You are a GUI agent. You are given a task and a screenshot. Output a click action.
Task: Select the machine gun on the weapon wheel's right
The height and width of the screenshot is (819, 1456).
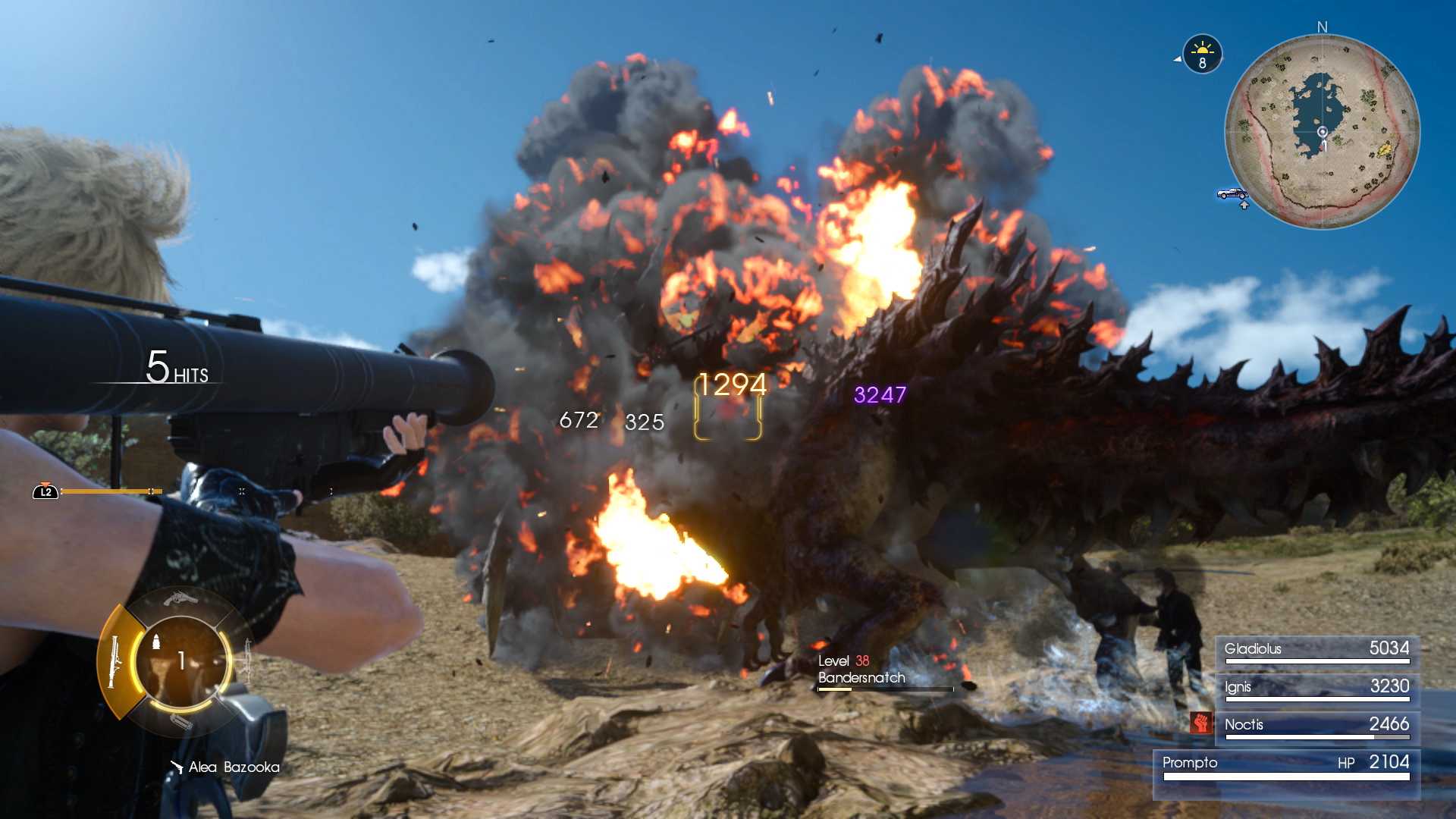pyautogui.click(x=247, y=657)
